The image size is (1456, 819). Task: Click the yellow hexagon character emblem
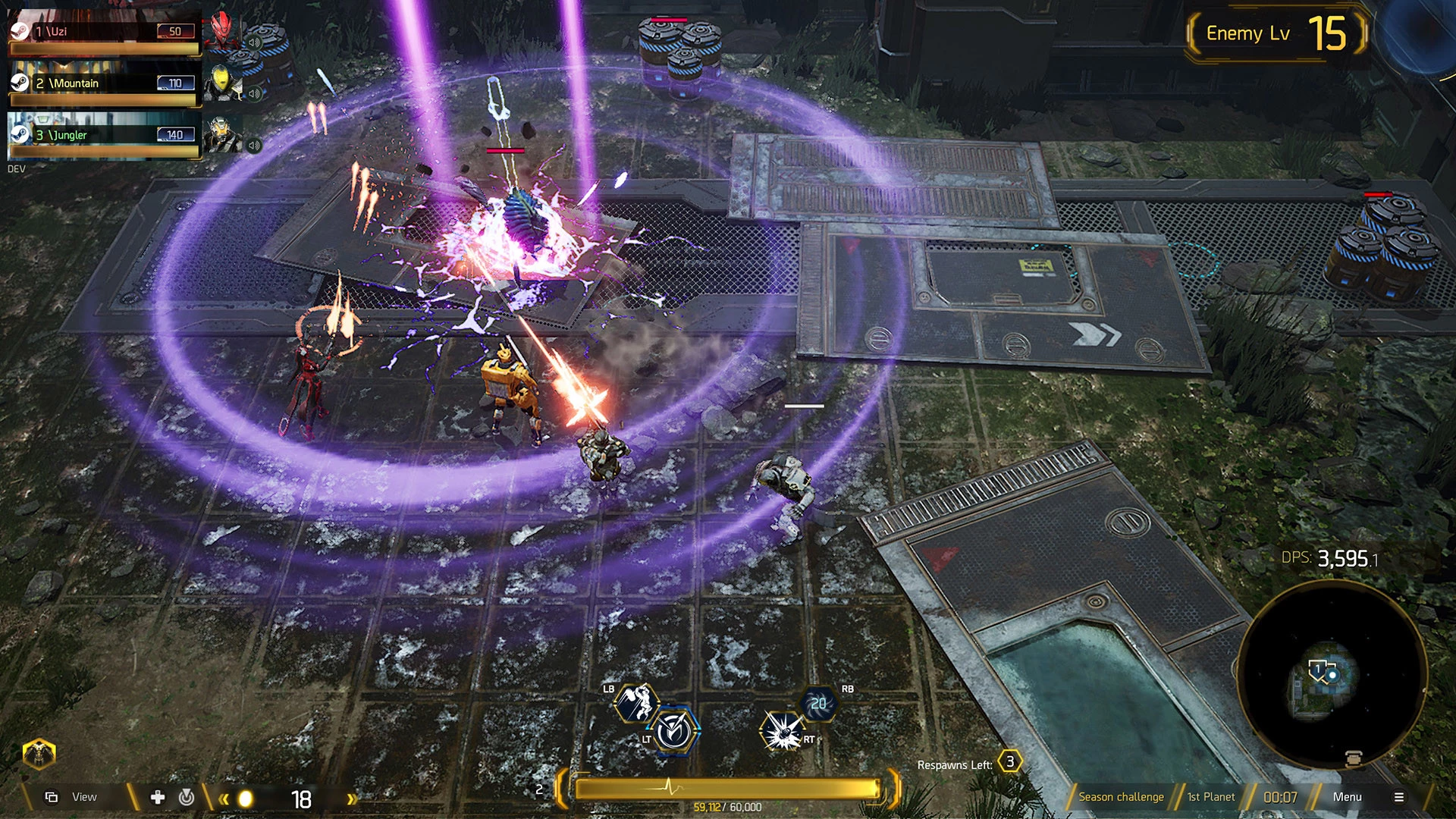[x=39, y=754]
